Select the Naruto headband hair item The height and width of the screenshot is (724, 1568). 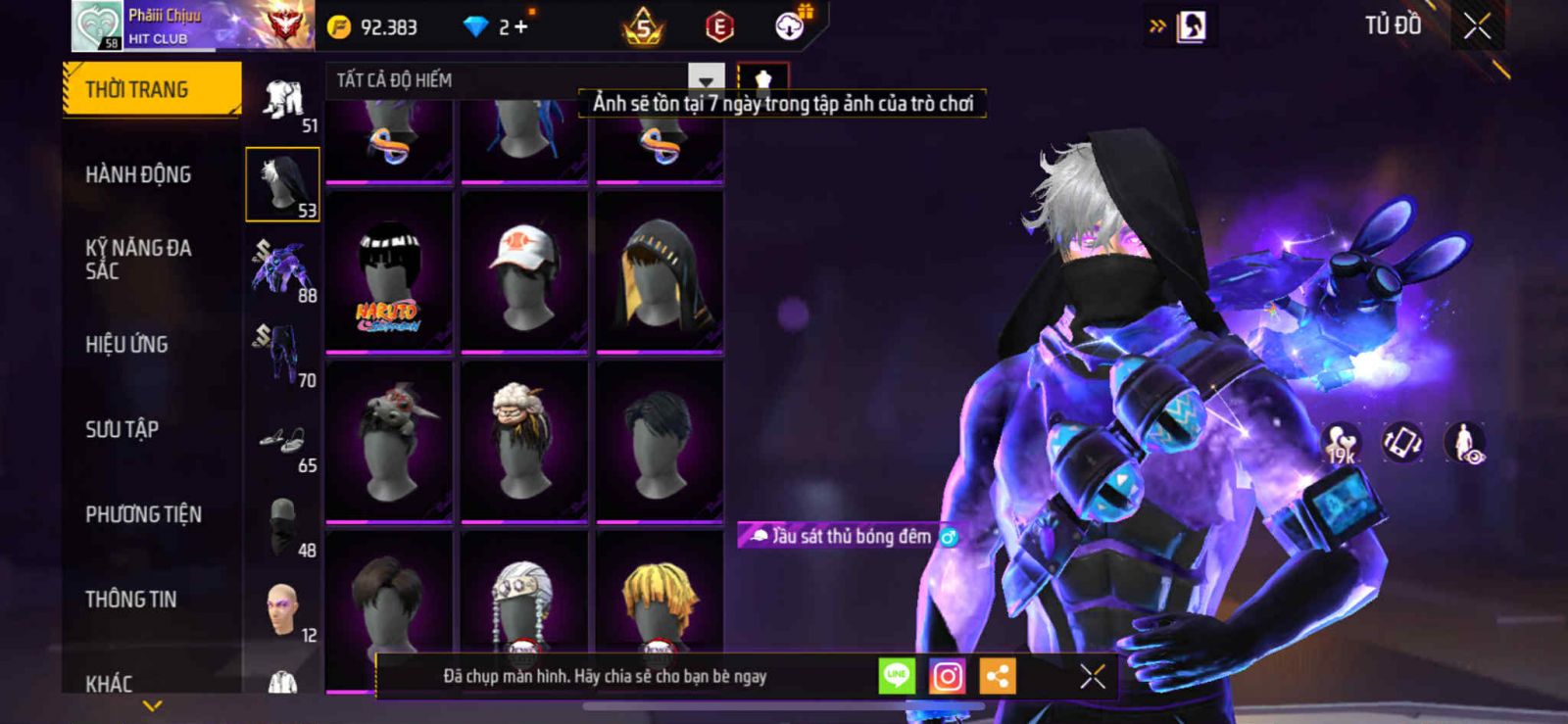[389, 272]
